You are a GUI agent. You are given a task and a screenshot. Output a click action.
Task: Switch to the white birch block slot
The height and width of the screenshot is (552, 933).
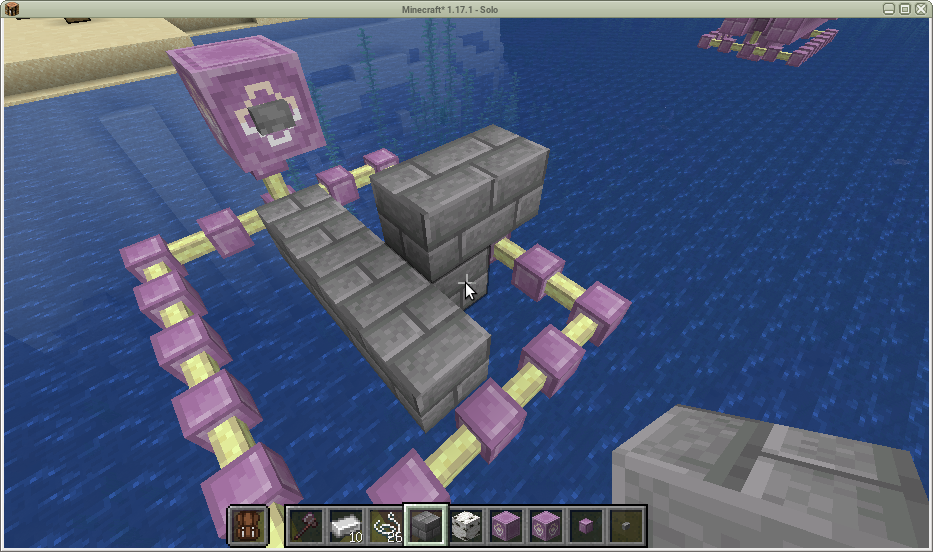465,524
